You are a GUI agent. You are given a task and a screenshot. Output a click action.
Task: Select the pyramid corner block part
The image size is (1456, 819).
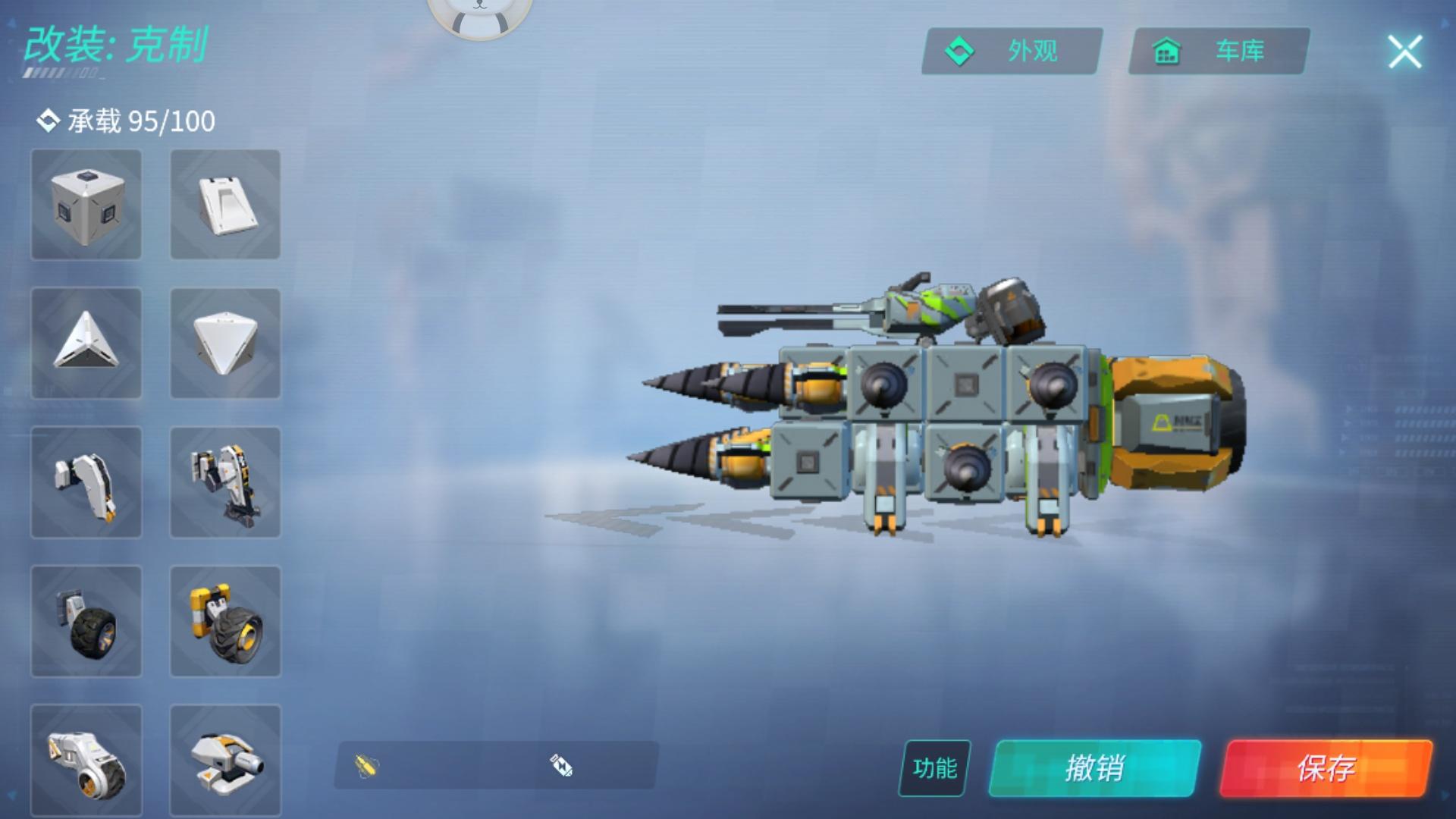point(86,344)
